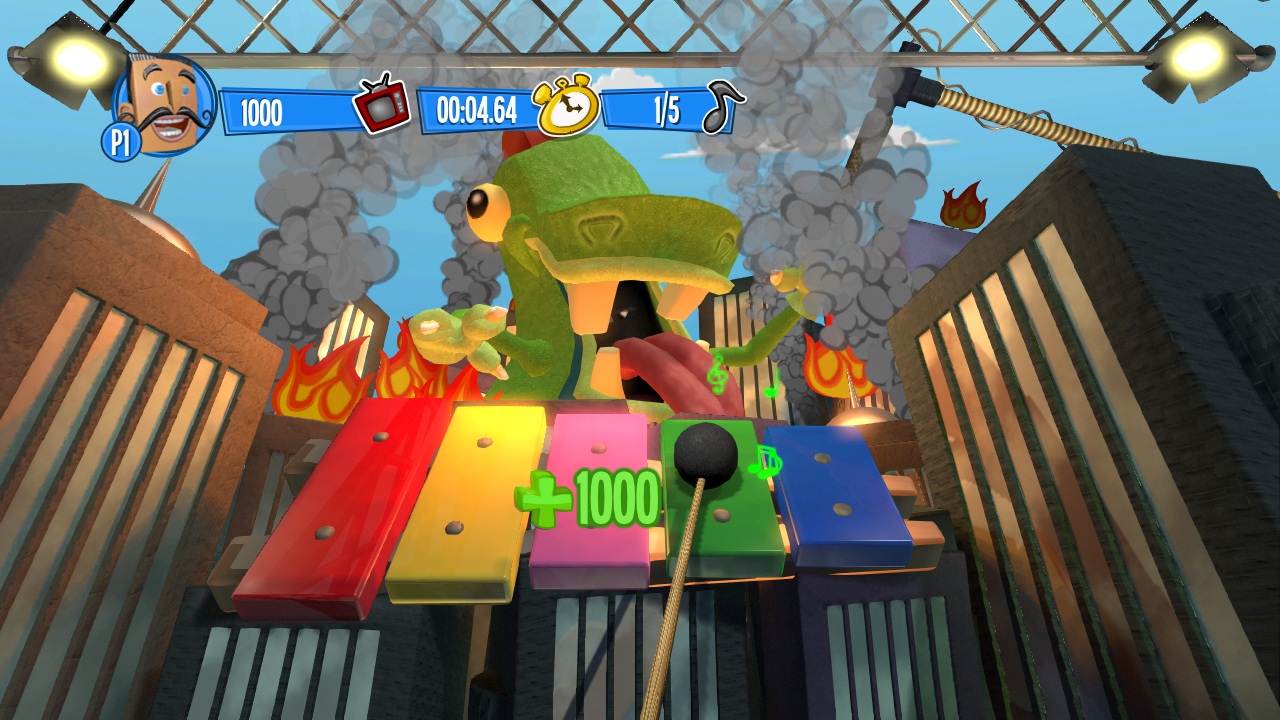Click the black music note icon
Viewport: 1280px width, 720px height.
click(x=723, y=106)
